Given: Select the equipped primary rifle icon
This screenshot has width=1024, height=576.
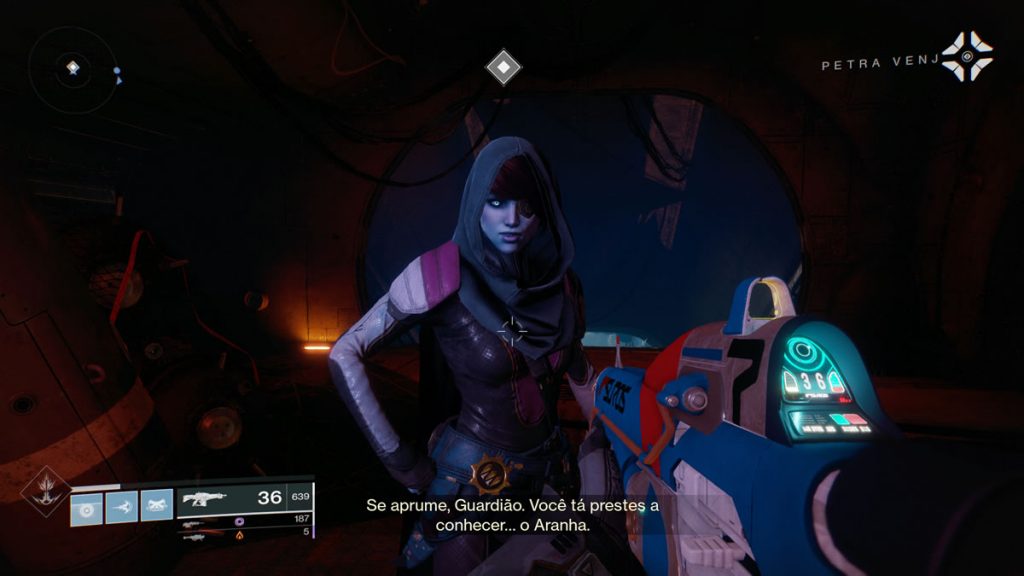Looking at the screenshot, I should 204,498.
